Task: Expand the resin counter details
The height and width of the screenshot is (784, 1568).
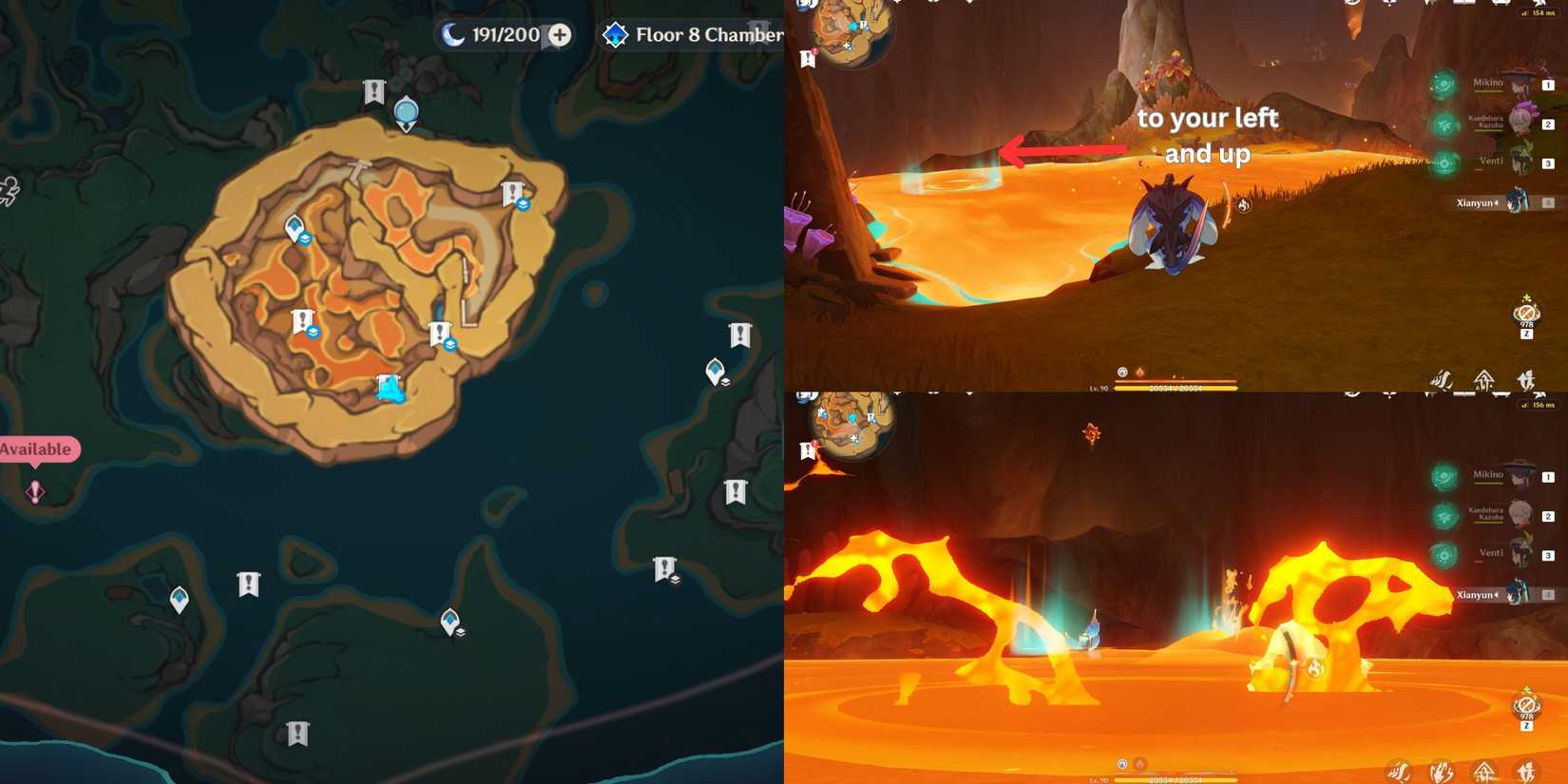Action: click(559, 34)
